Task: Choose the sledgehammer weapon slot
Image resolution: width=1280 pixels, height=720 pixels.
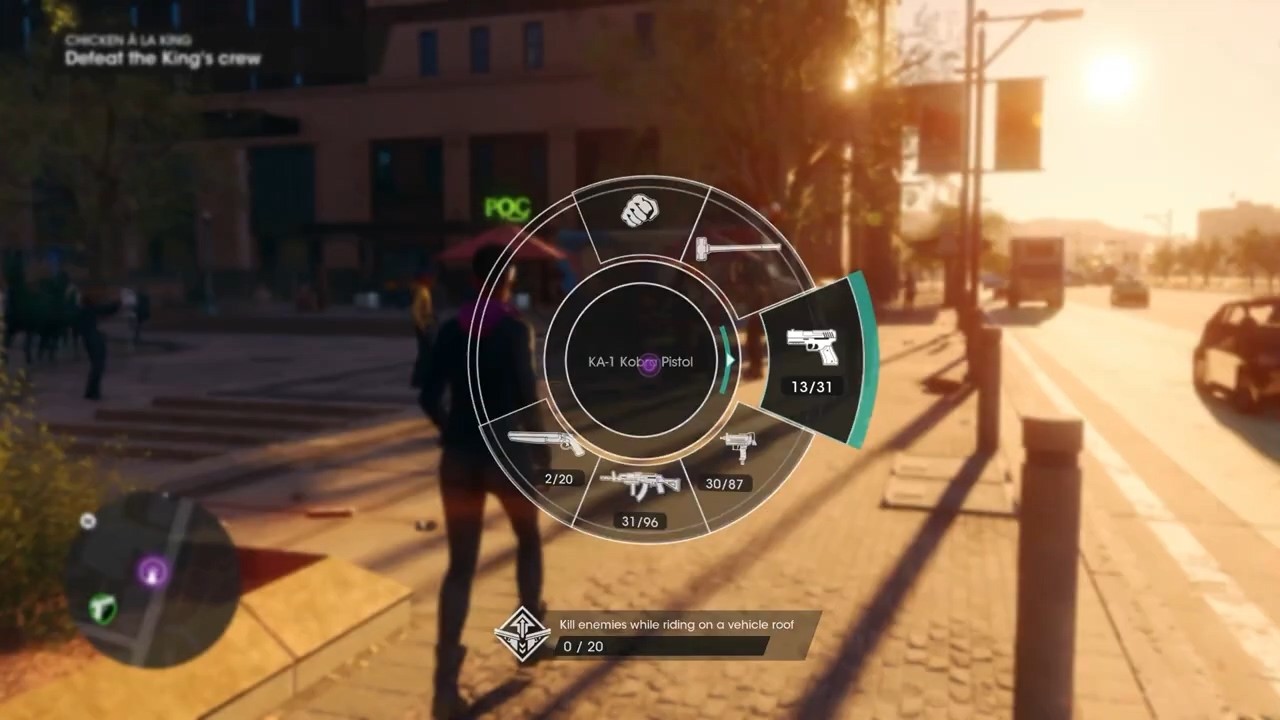Action: coord(738,245)
